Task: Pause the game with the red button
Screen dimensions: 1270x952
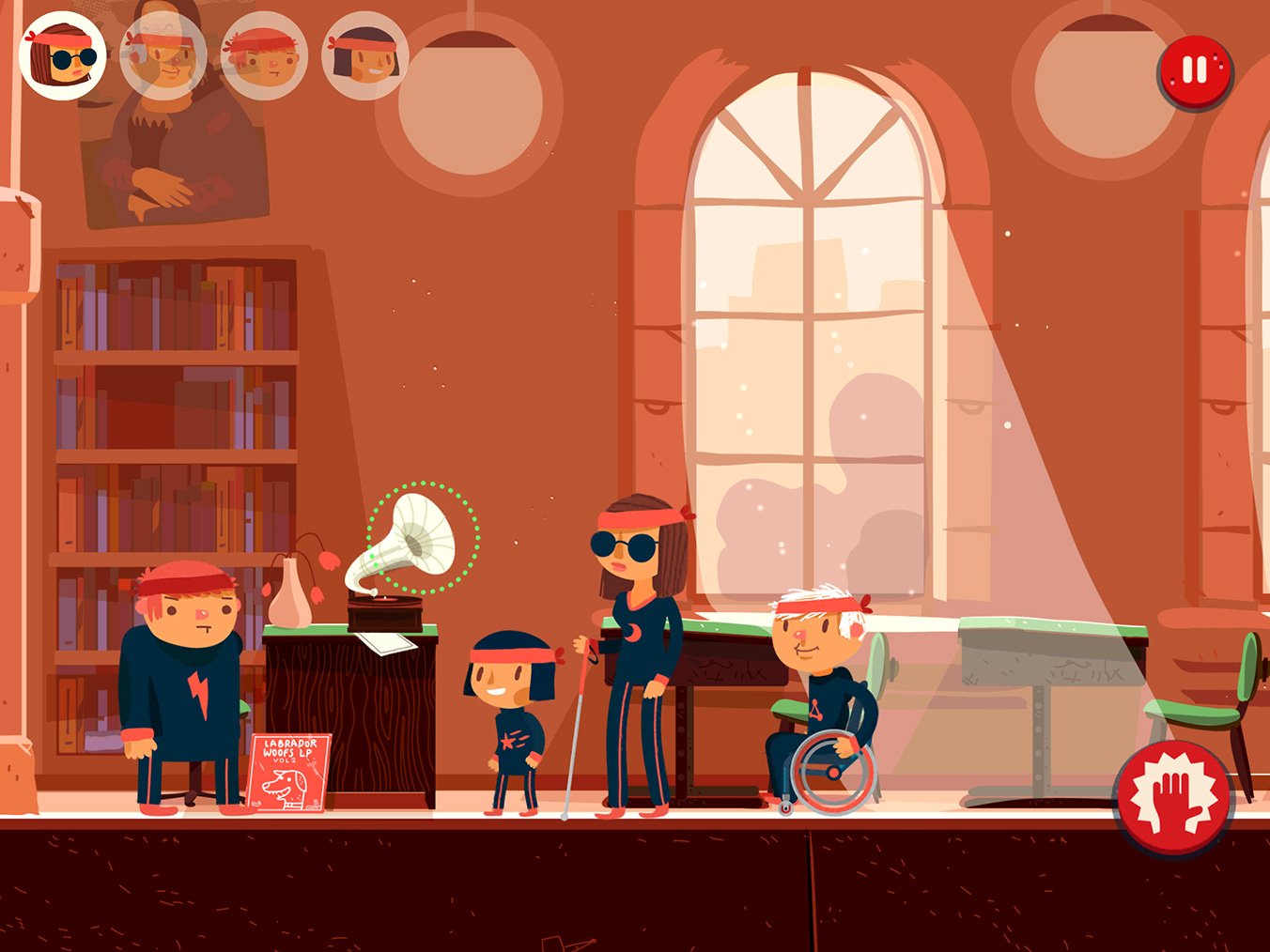Action: [x=1194, y=70]
